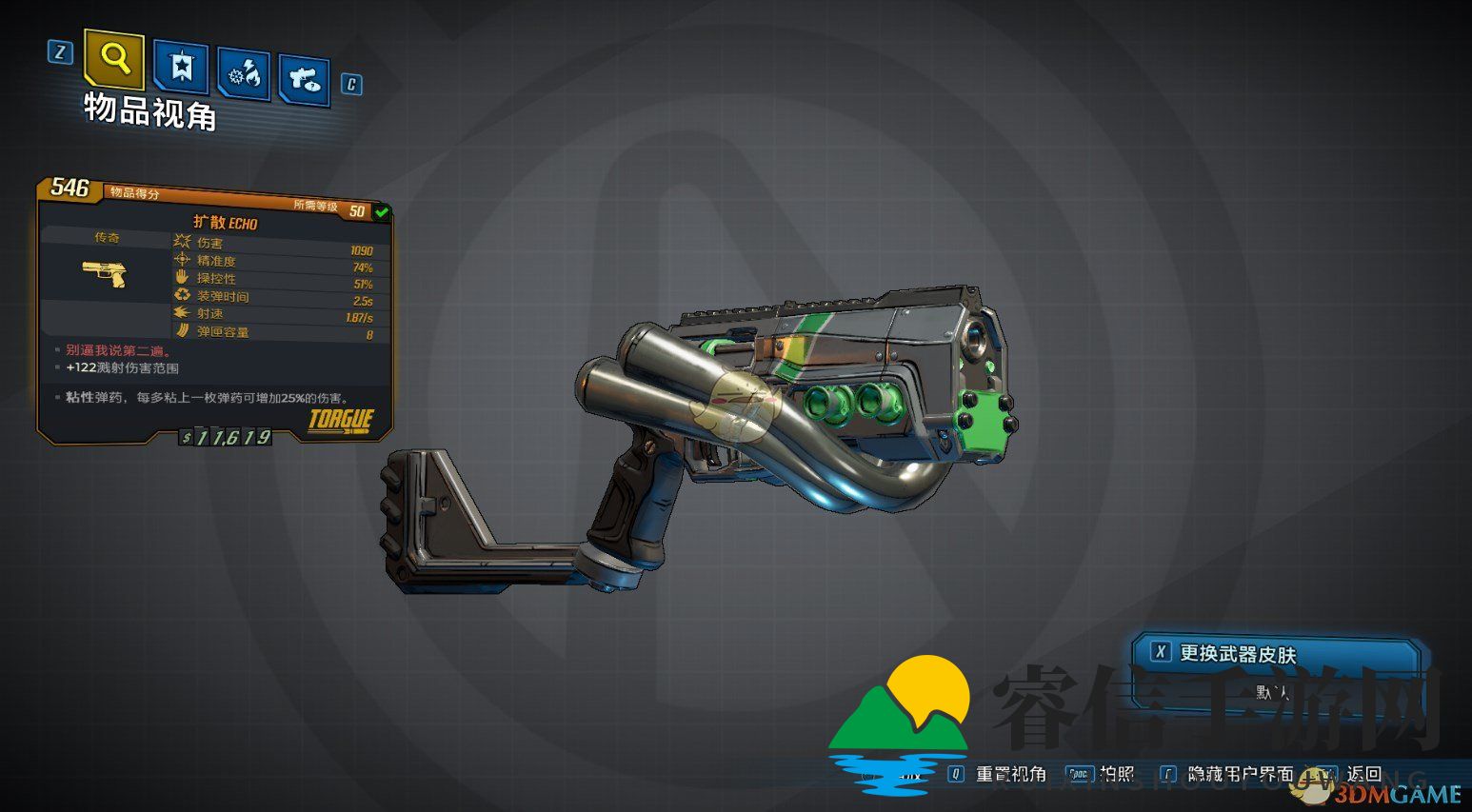Switch to the star badge tab
The width and height of the screenshot is (1472, 812).
181,67
